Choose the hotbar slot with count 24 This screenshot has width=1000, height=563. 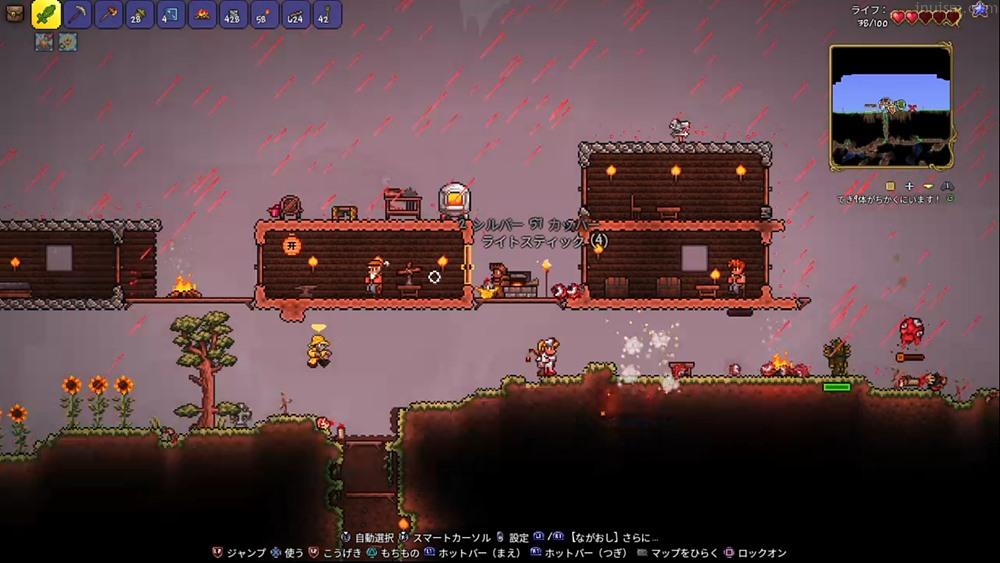(295, 15)
